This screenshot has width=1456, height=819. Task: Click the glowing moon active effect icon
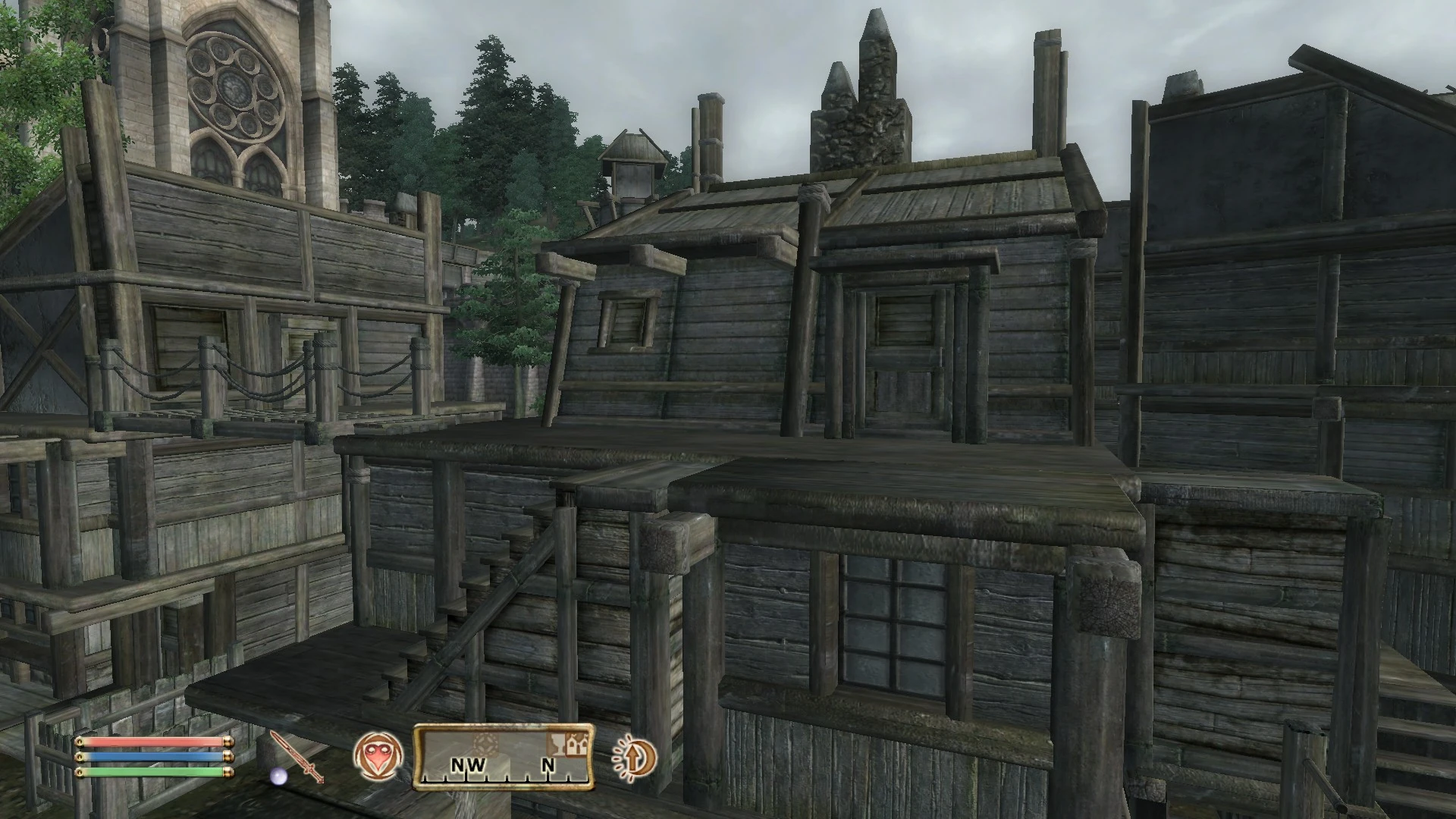(635, 758)
